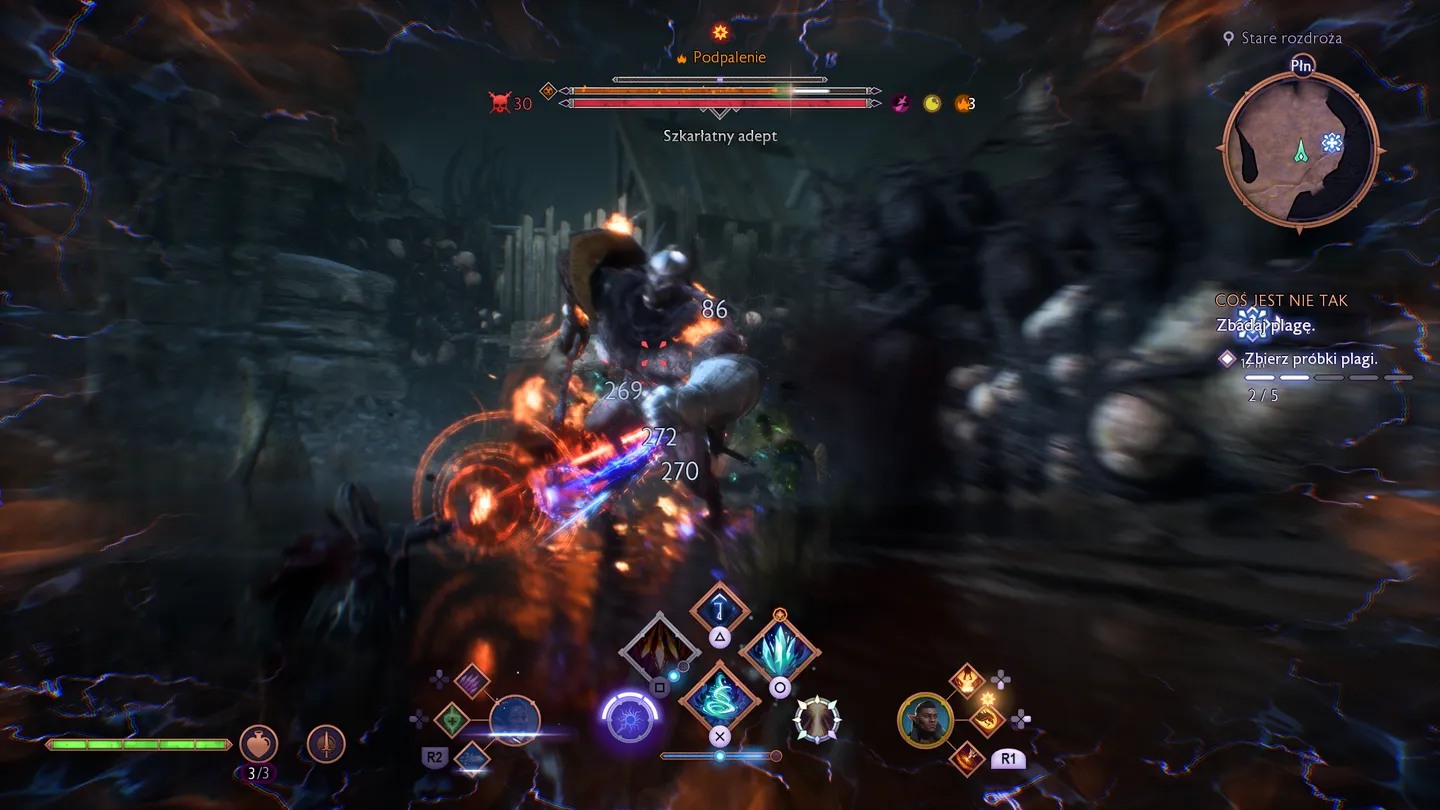
Task: Select the left companion's faded portrait
Action: [x=515, y=720]
